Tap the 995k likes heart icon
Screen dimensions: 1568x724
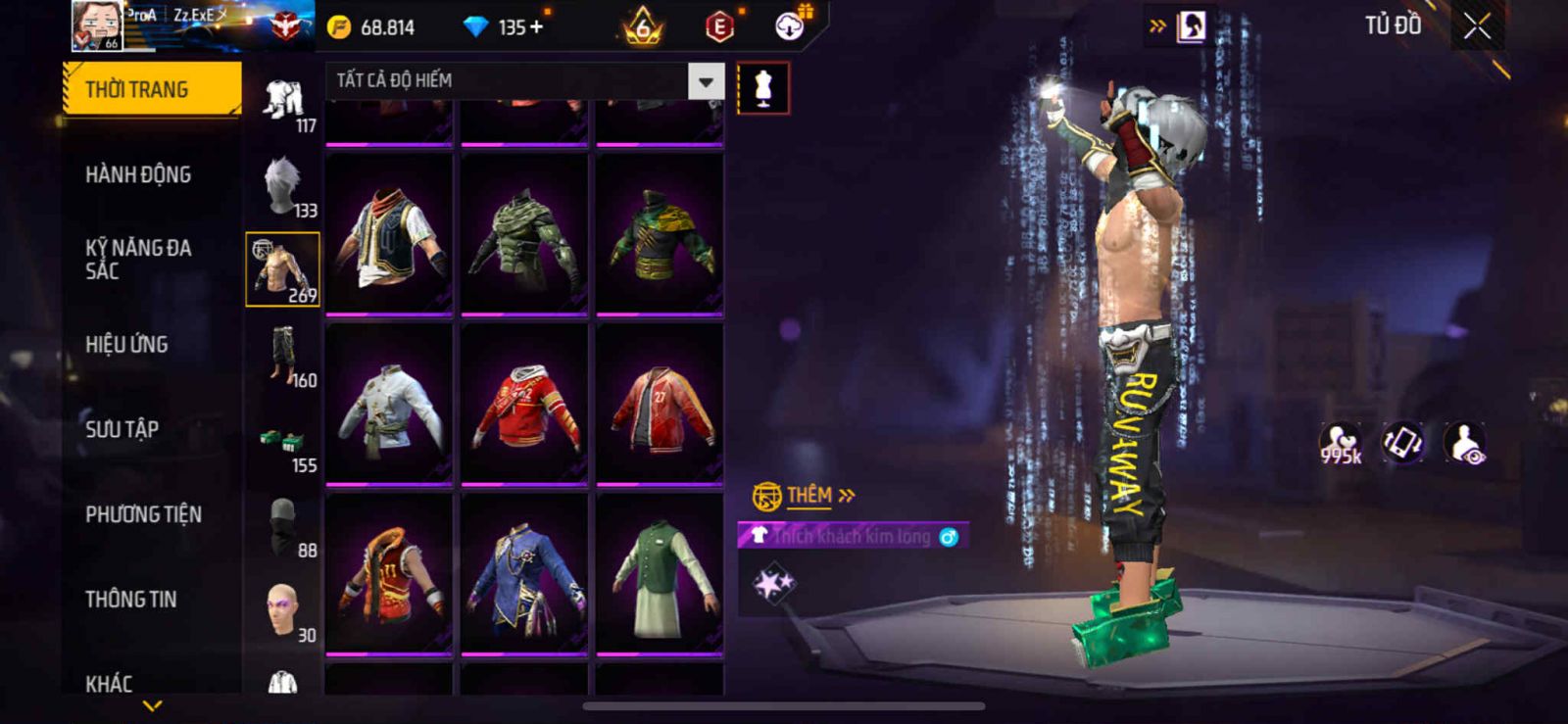pos(1340,443)
